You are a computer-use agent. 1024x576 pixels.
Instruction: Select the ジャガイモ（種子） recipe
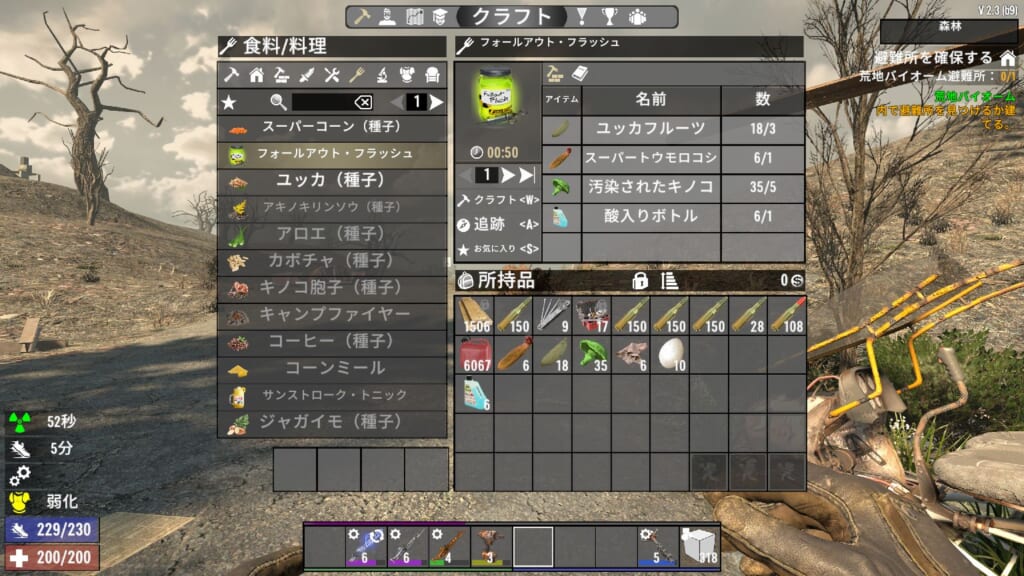[x=332, y=423]
